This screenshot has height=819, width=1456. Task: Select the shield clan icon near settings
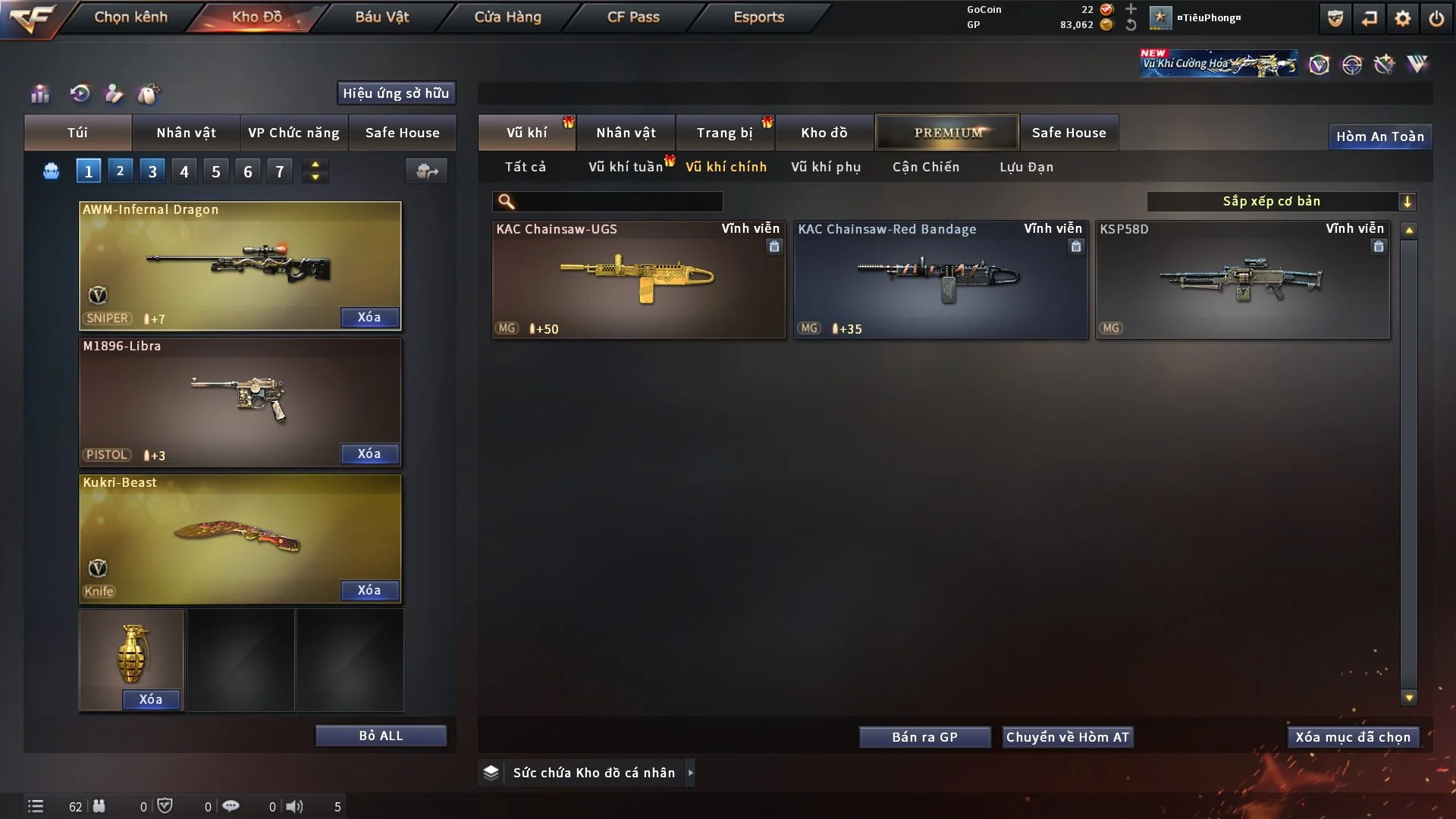tap(1334, 17)
